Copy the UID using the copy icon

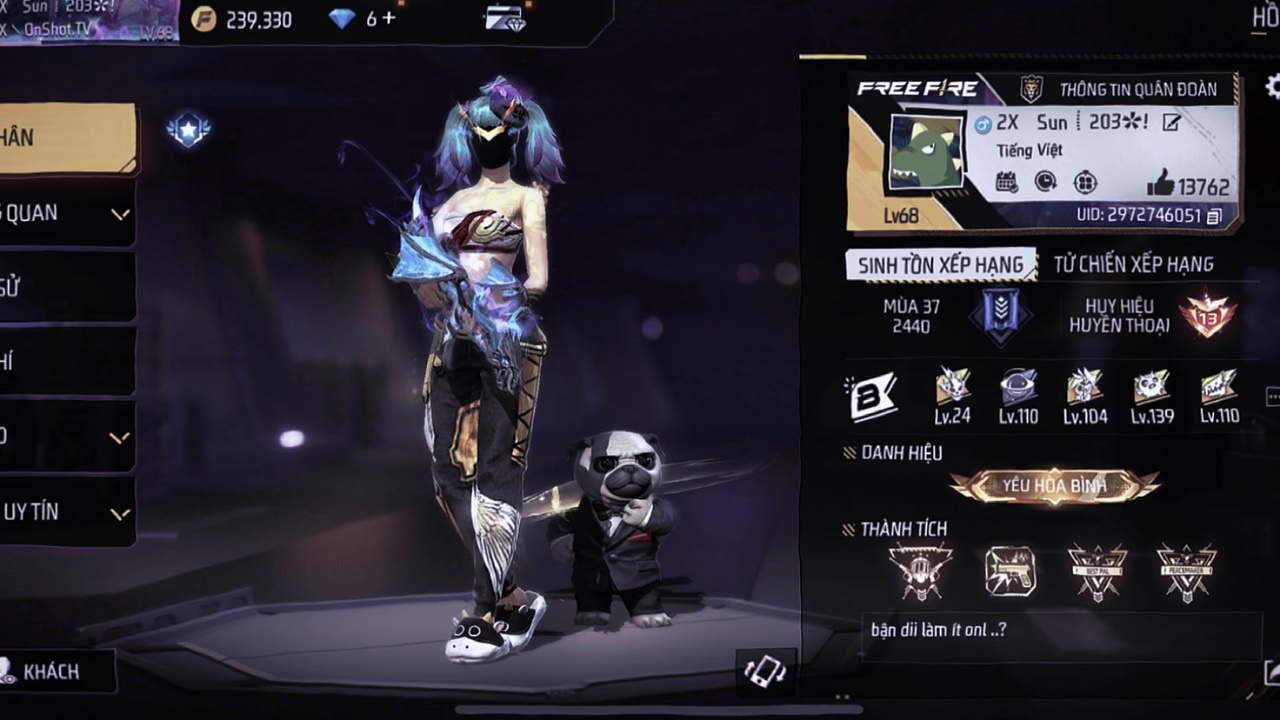point(1215,216)
